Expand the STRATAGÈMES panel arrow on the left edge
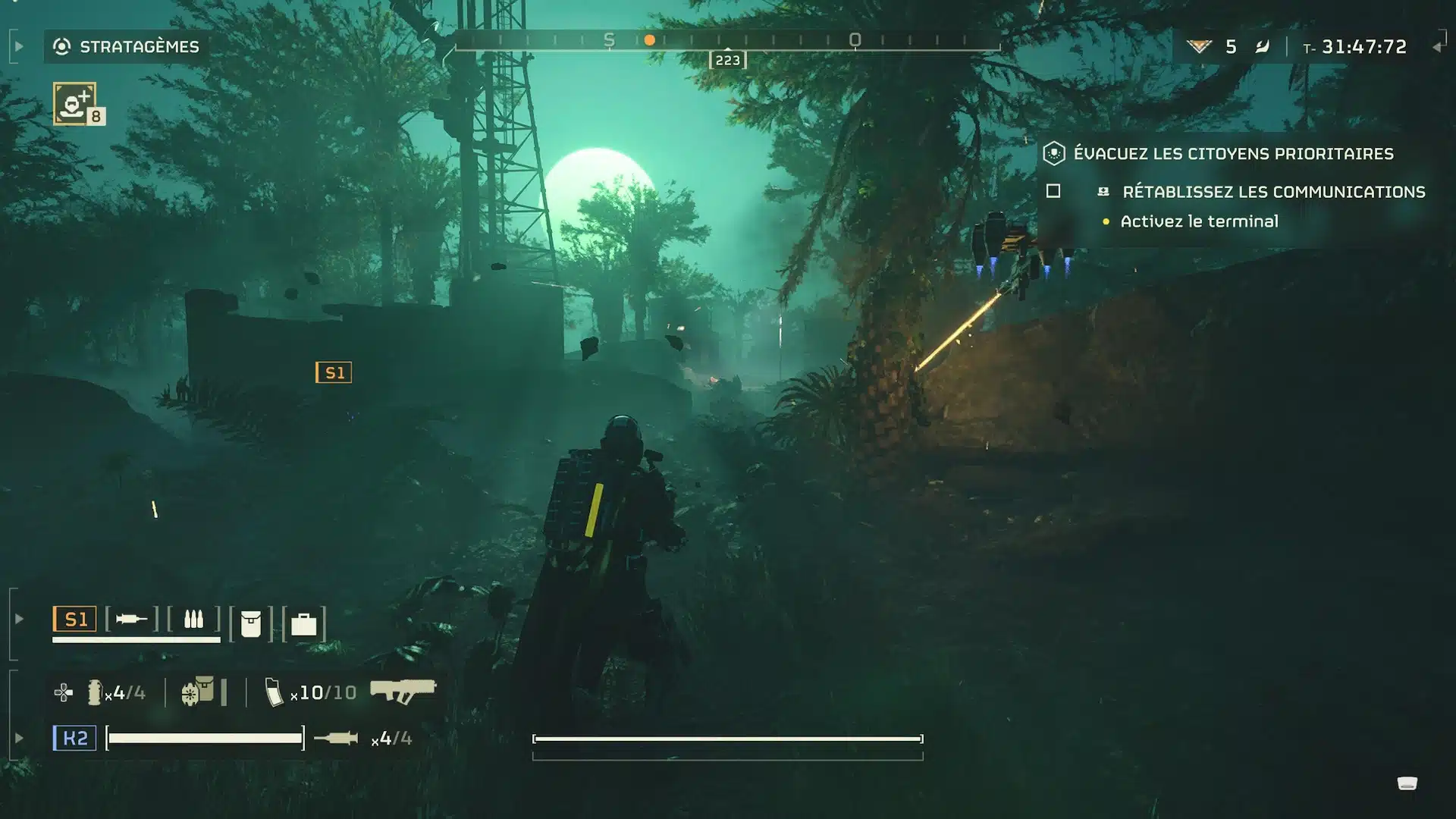 [18, 45]
